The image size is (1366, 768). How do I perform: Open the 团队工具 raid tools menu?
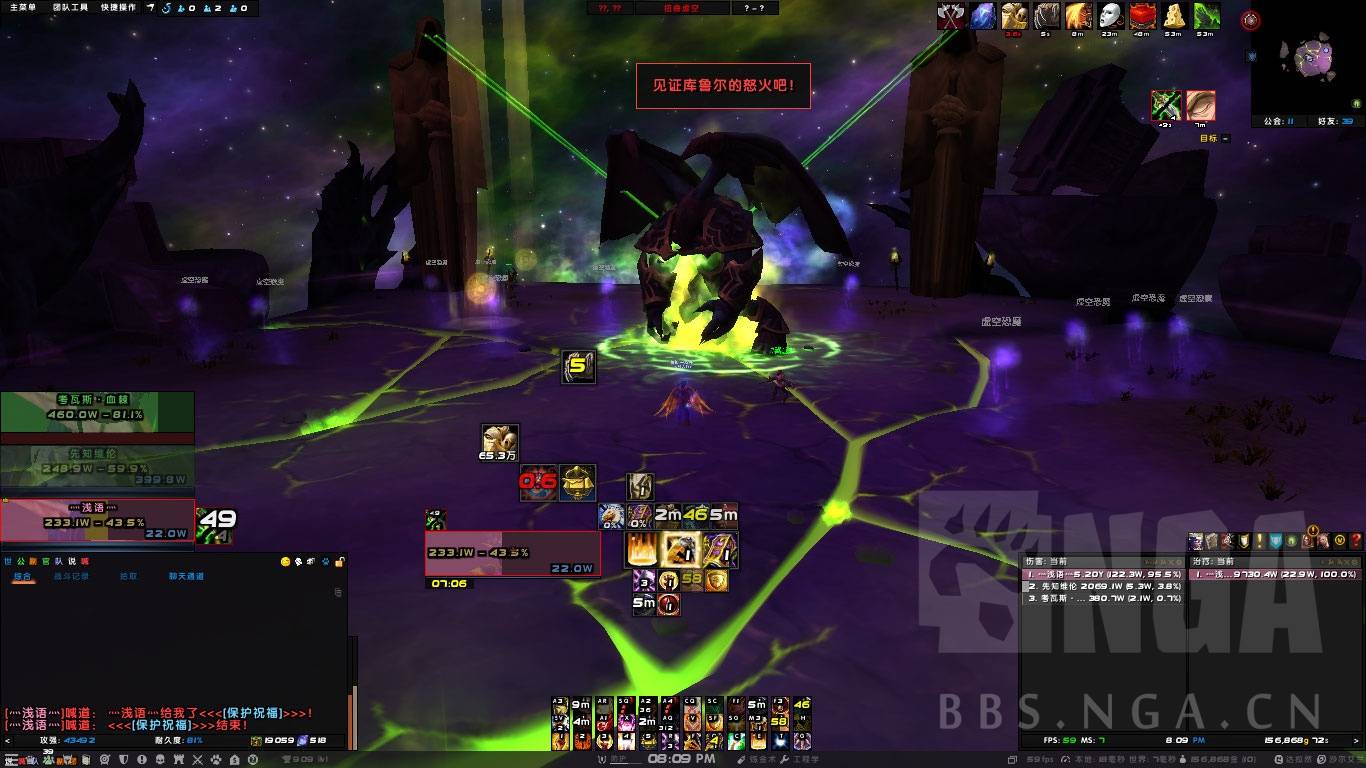click(x=69, y=8)
